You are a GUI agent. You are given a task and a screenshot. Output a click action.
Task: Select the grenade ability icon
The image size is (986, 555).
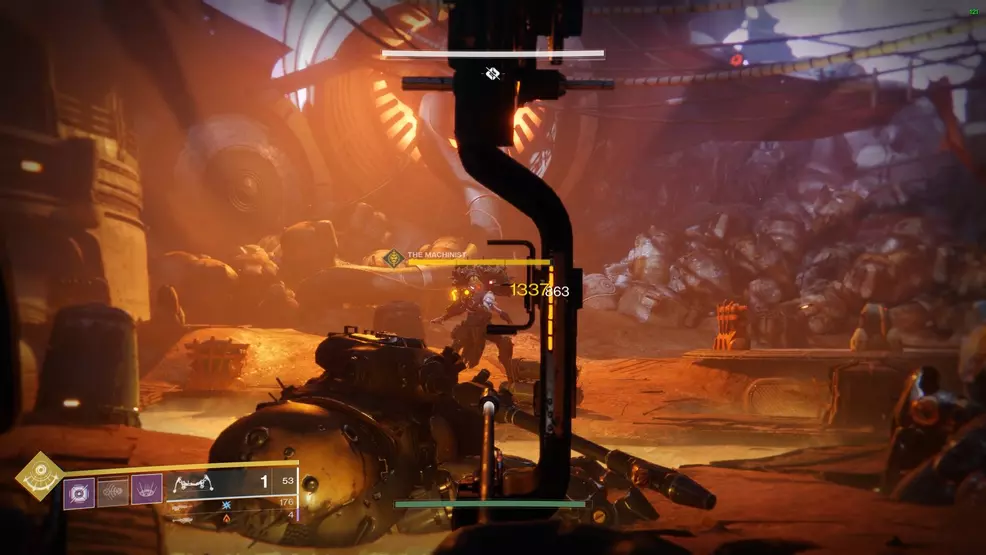point(79,492)
